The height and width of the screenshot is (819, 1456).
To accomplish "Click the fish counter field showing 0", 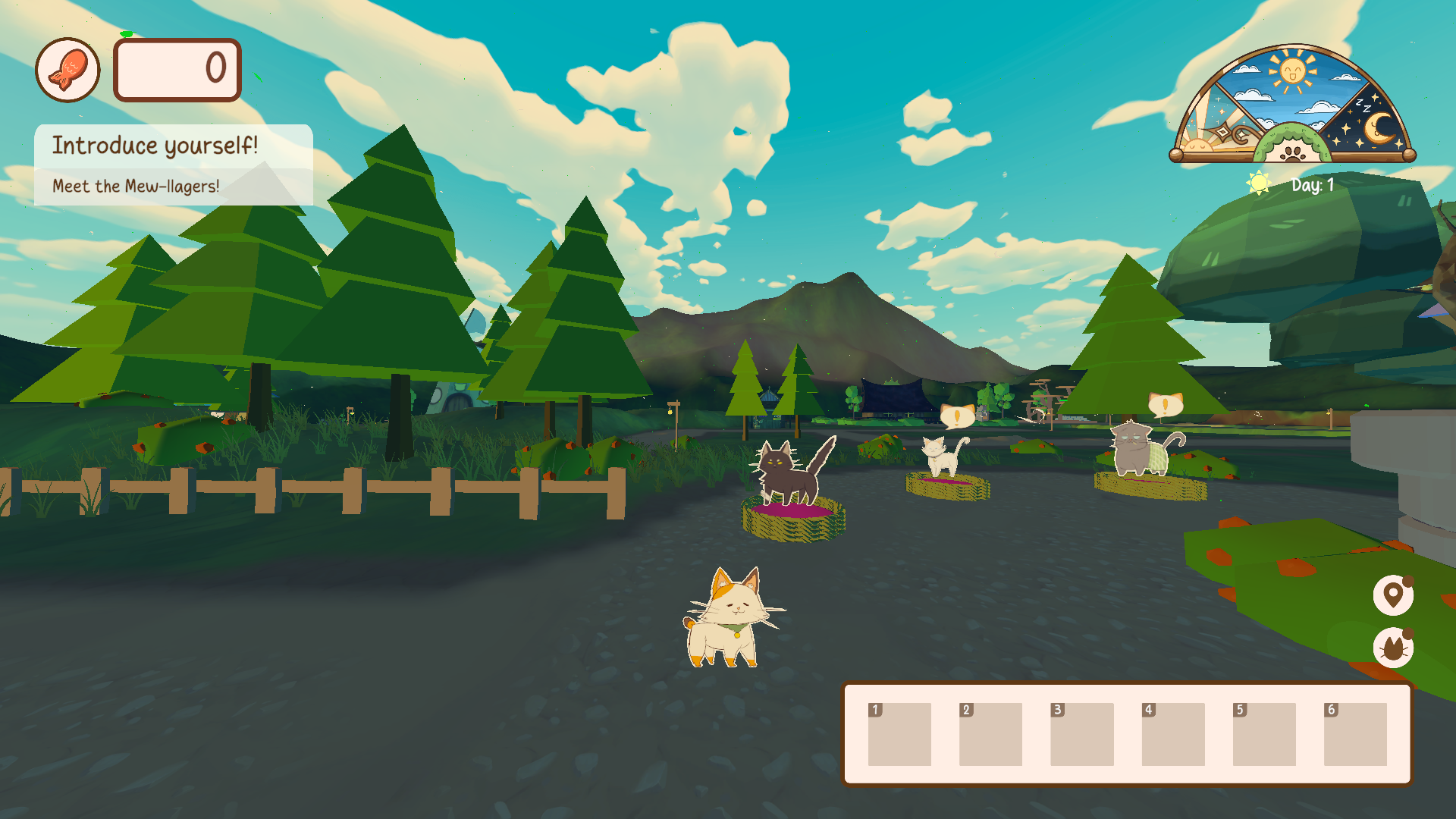I will [177, 70].
